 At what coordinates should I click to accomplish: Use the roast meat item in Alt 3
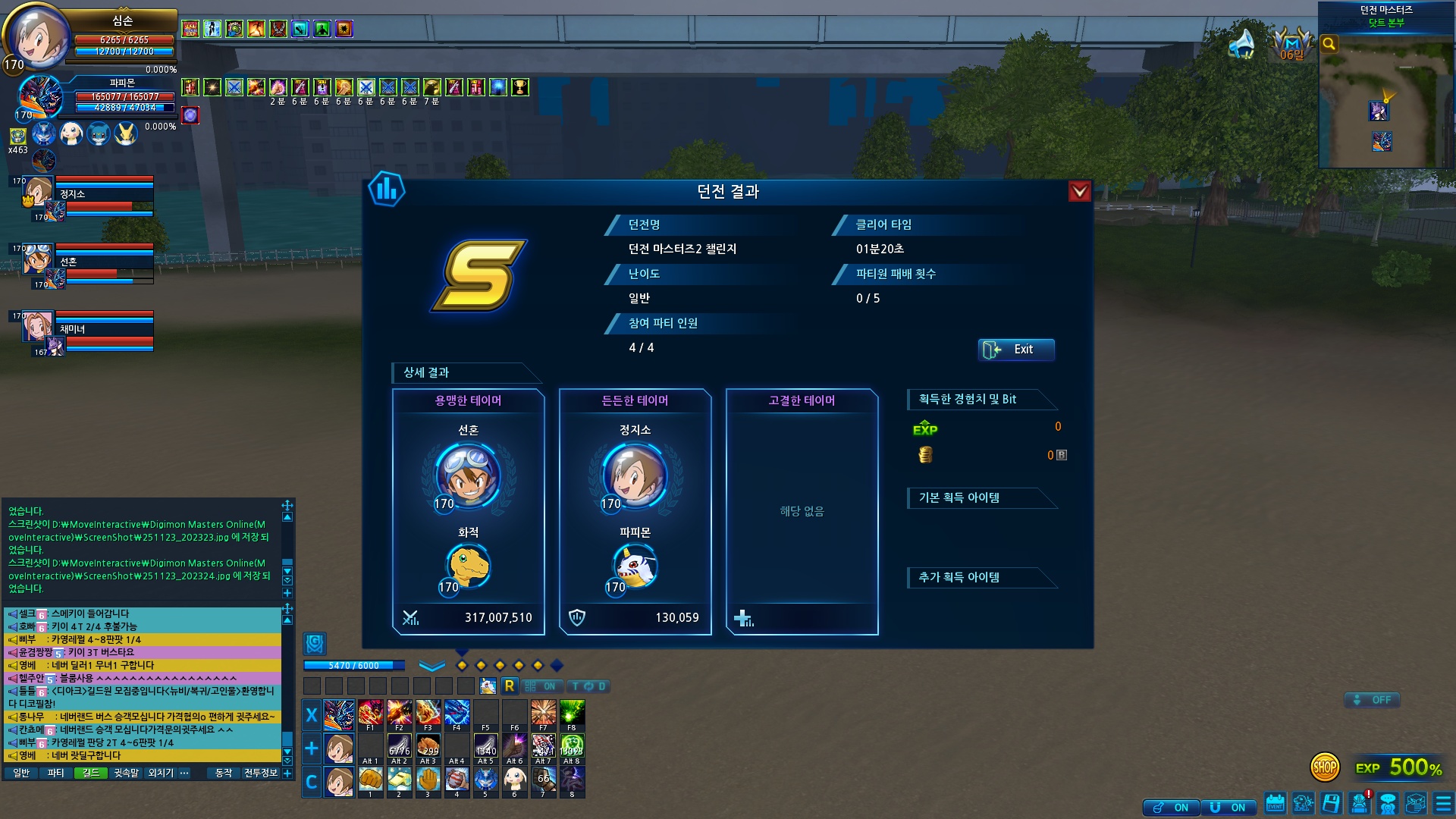pos(428,747)
